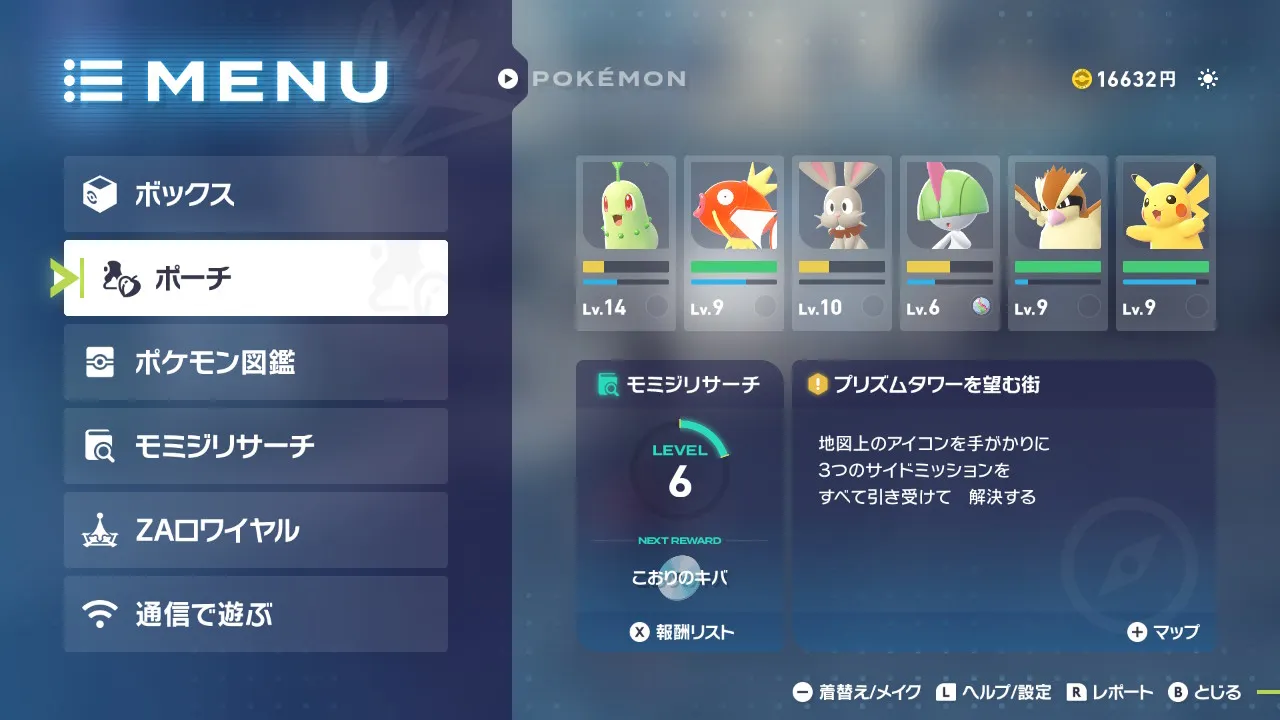Choose モミジリサーチ in the left menu
Viewport: 1280px width, 720px height.
pos(255,446)
